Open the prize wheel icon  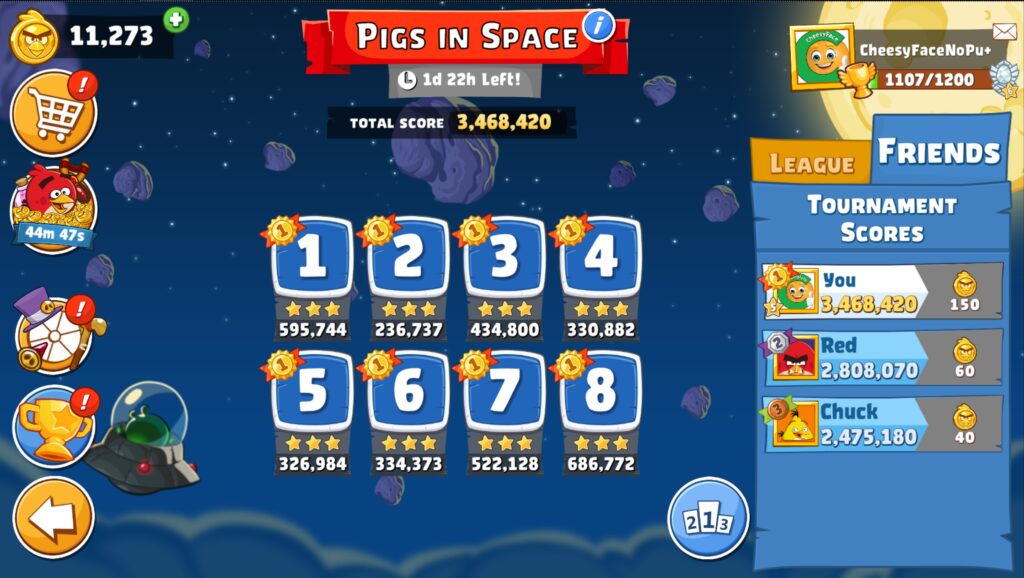pyautogui.click(x=54, y=333)
